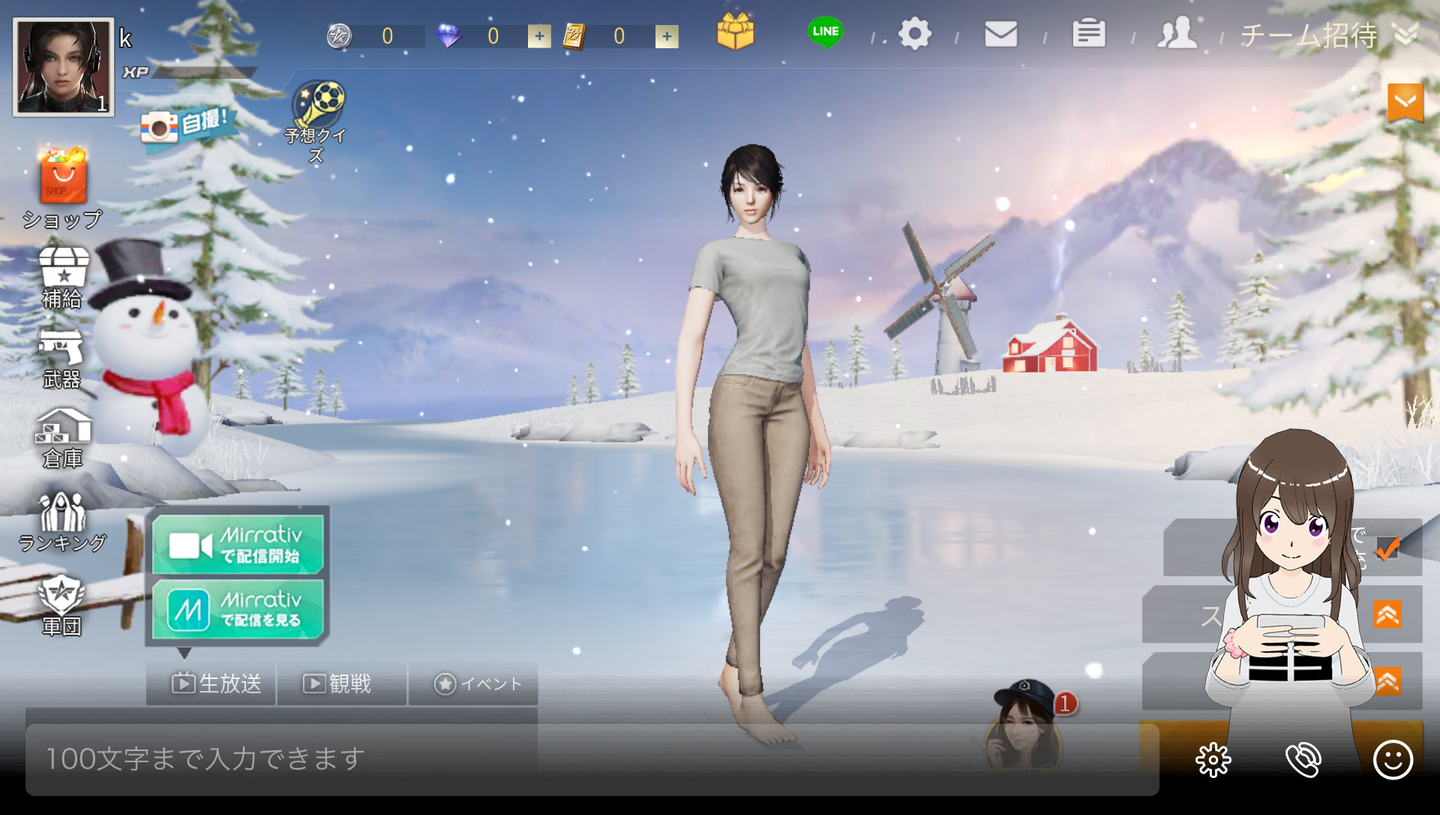Viewport: 1440px width, 815px height.
Task: Open the ショップ shop menu
Action: point(63,185)
